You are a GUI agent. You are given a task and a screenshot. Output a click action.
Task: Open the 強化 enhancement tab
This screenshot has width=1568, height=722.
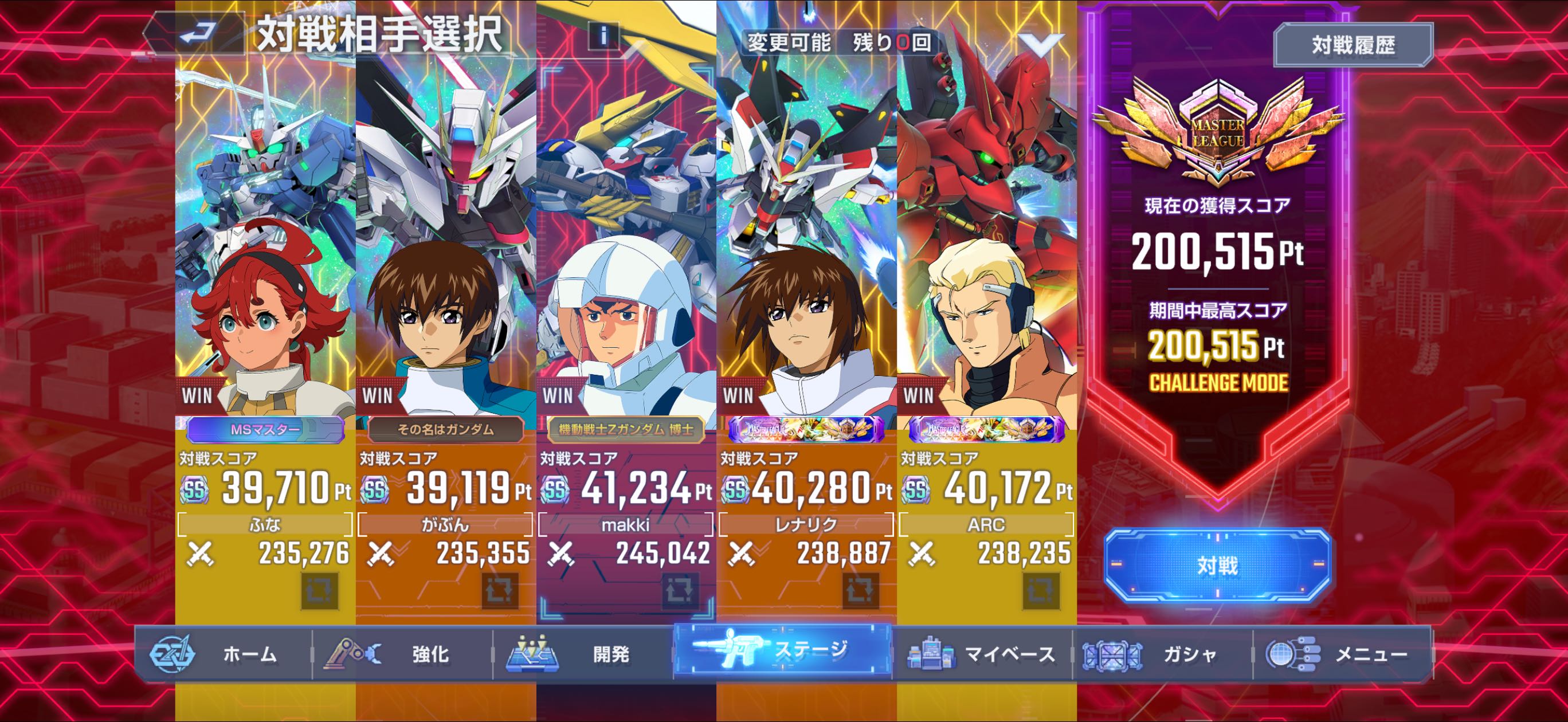(x=402, y=654)
